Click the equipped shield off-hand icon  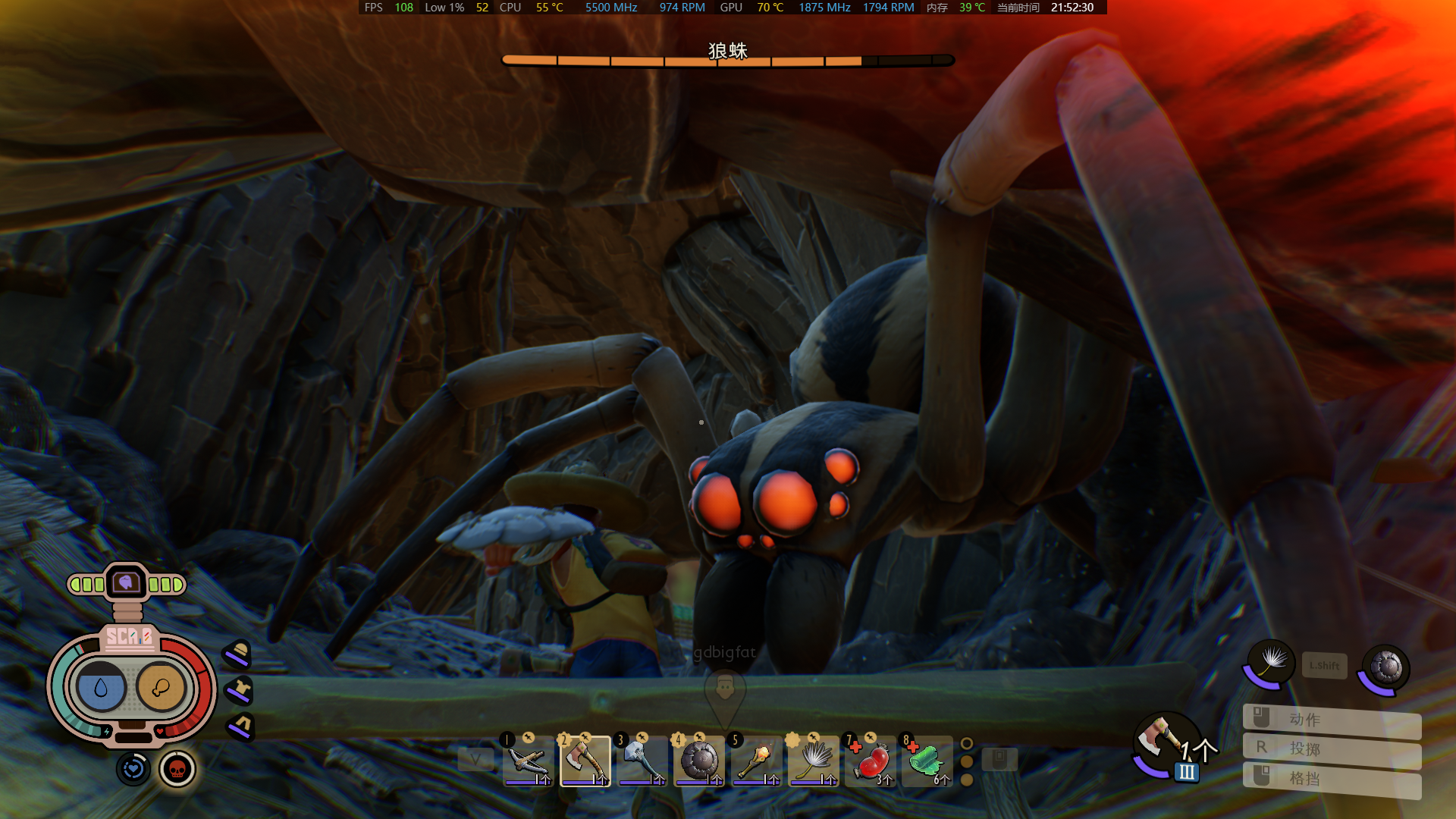(1385, 667)
